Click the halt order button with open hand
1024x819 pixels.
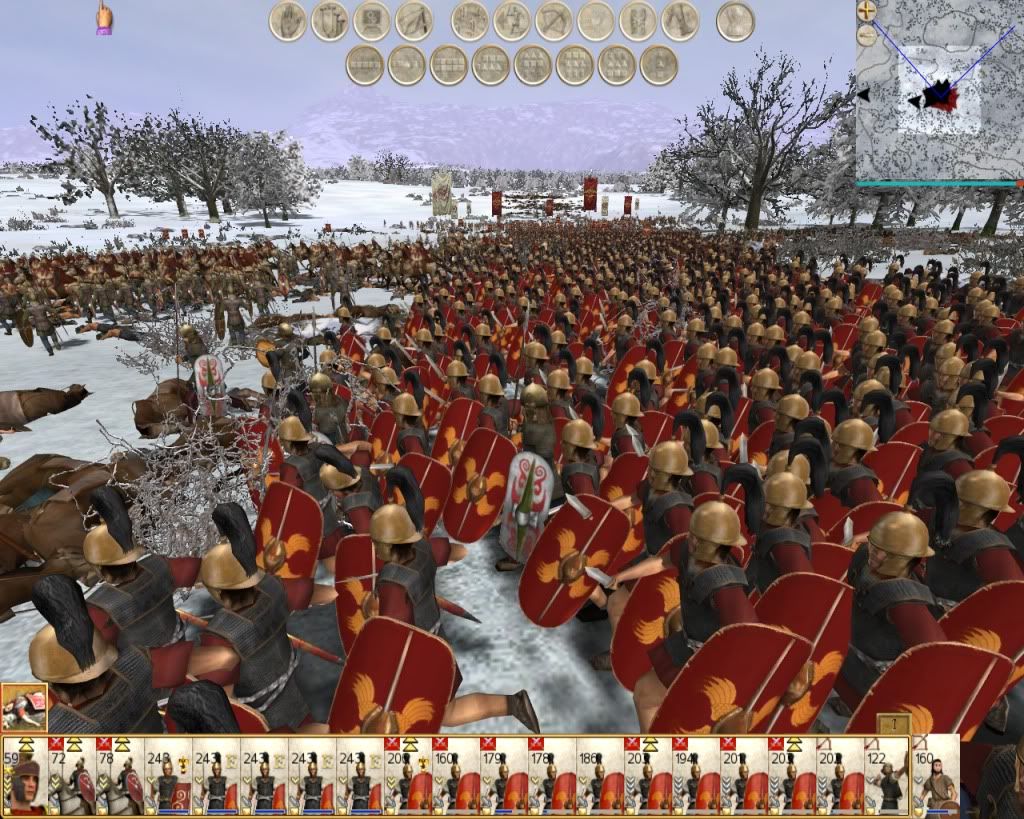point(288,21)
